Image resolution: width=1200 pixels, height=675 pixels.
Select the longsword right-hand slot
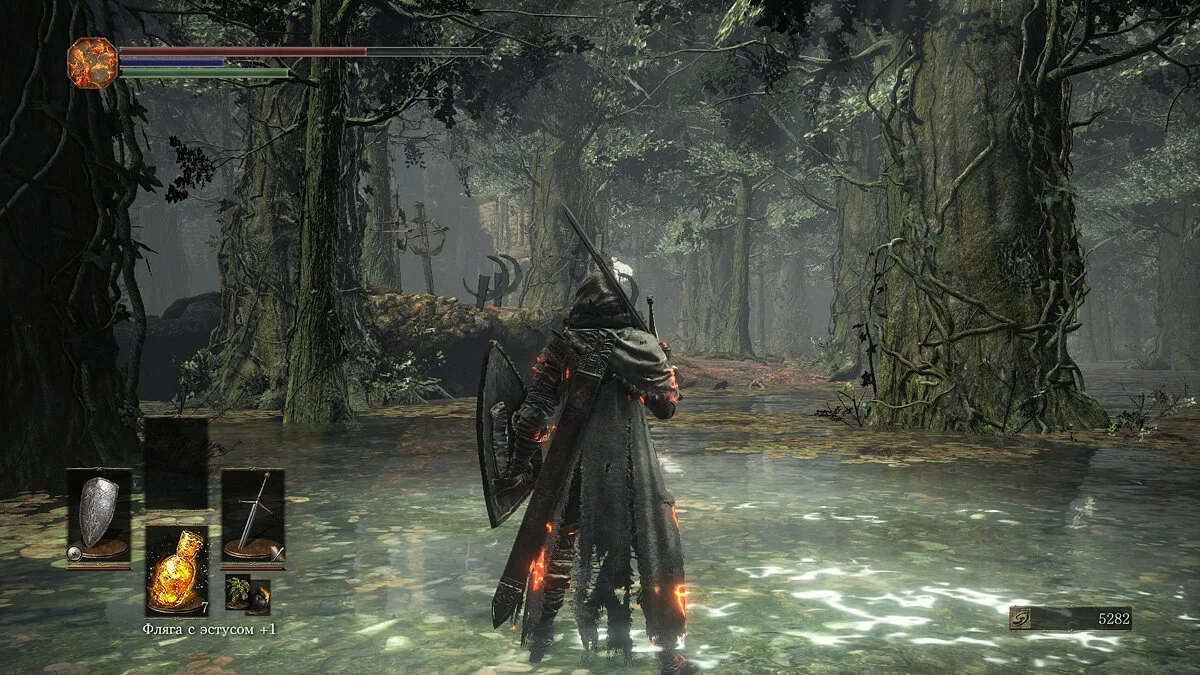coord(253,516)
